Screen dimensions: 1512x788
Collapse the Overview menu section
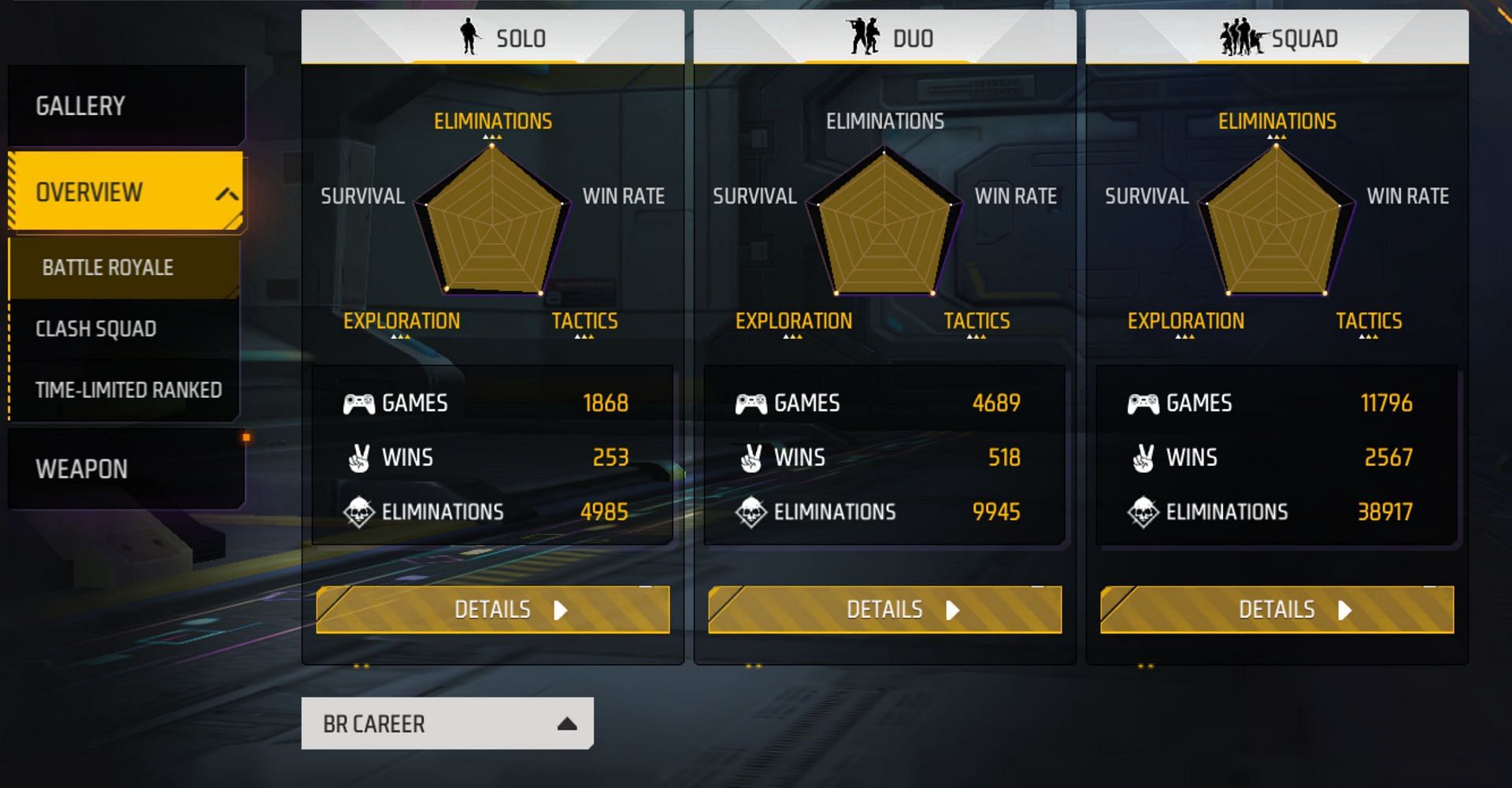click(227, 193)
